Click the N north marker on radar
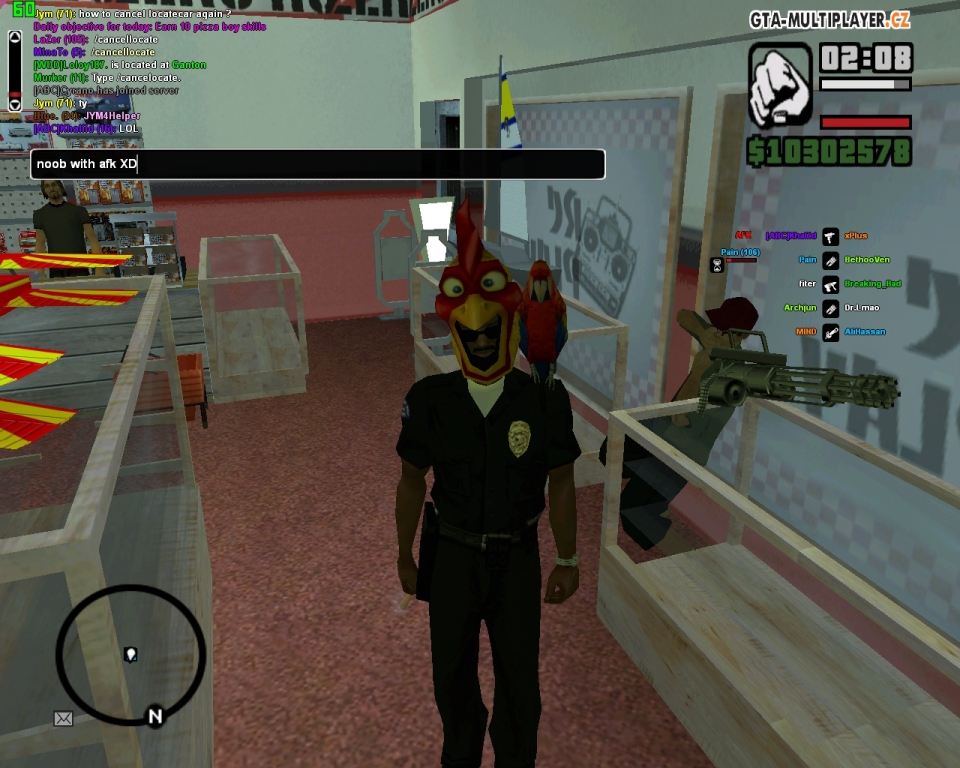This screenshot has width=960, height=768. click(155, 715)
